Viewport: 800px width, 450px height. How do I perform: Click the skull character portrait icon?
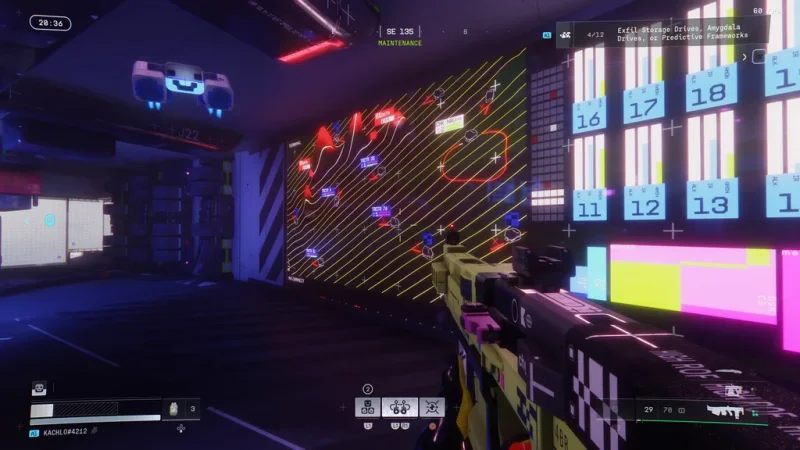pos(39,388)
